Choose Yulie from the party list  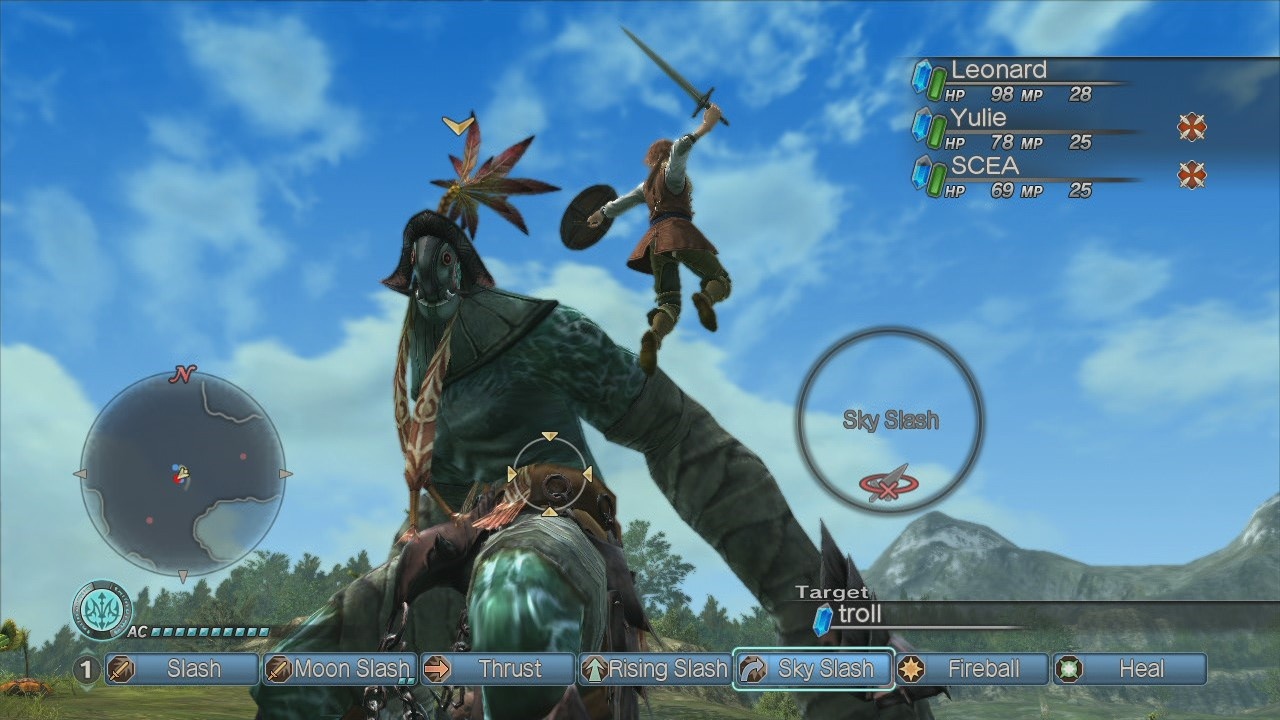[979, 117]
